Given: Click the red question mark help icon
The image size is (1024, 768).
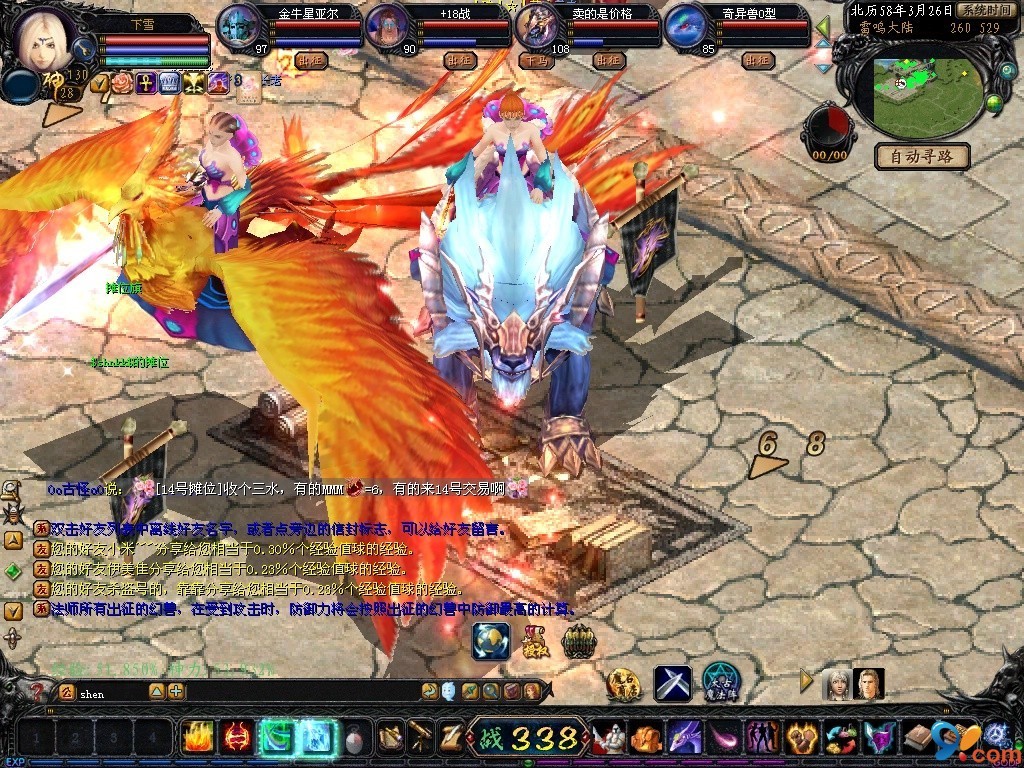Looking at the screenshot, I should [37, 691].
